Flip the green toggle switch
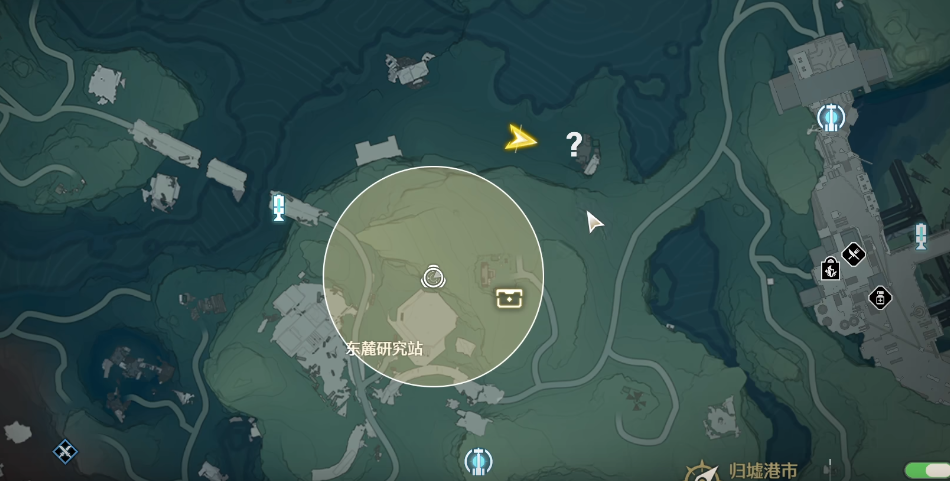The image size is (950, 481). click(925, 470)
